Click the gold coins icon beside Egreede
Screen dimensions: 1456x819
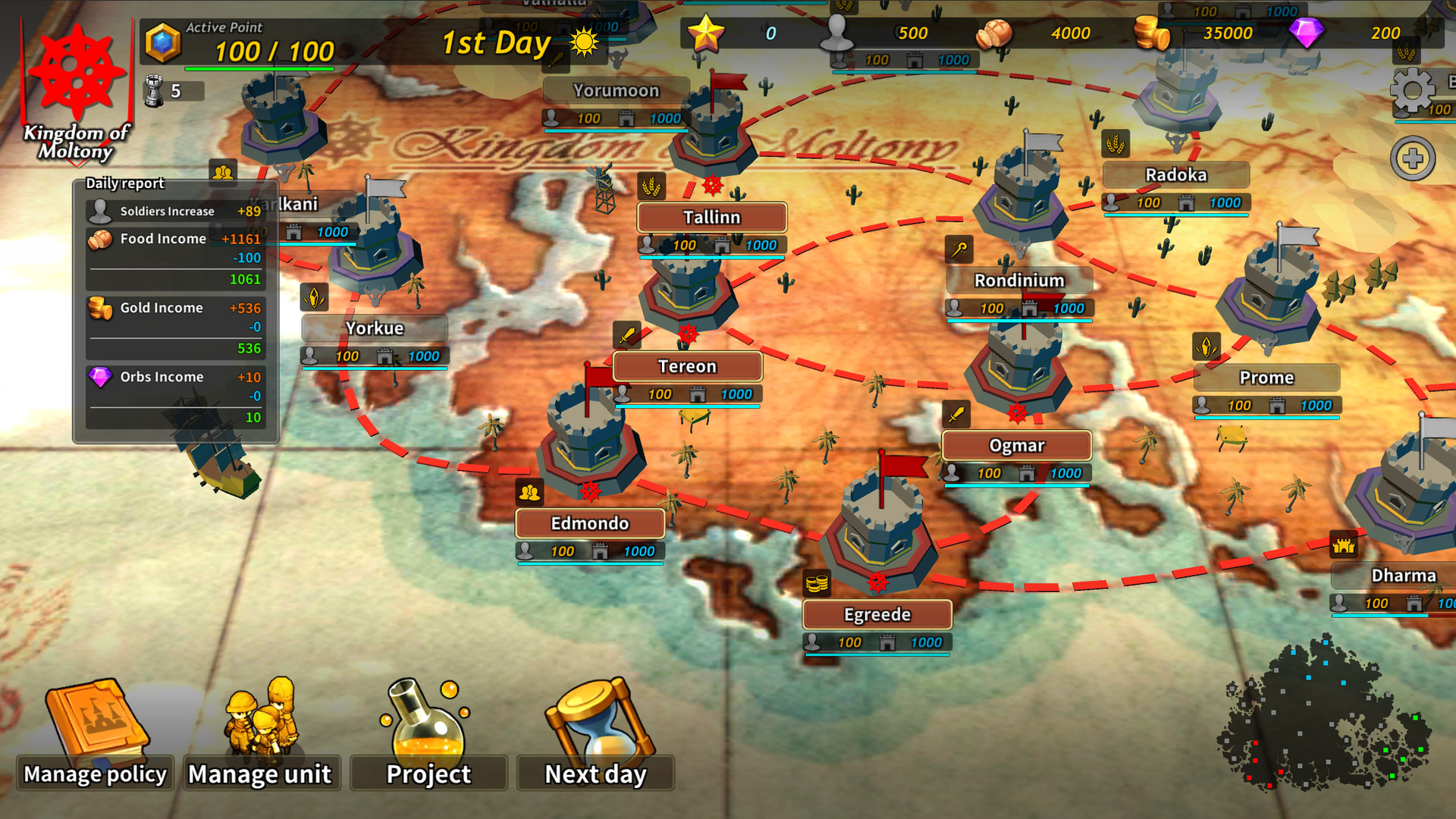tap(817, 584)
